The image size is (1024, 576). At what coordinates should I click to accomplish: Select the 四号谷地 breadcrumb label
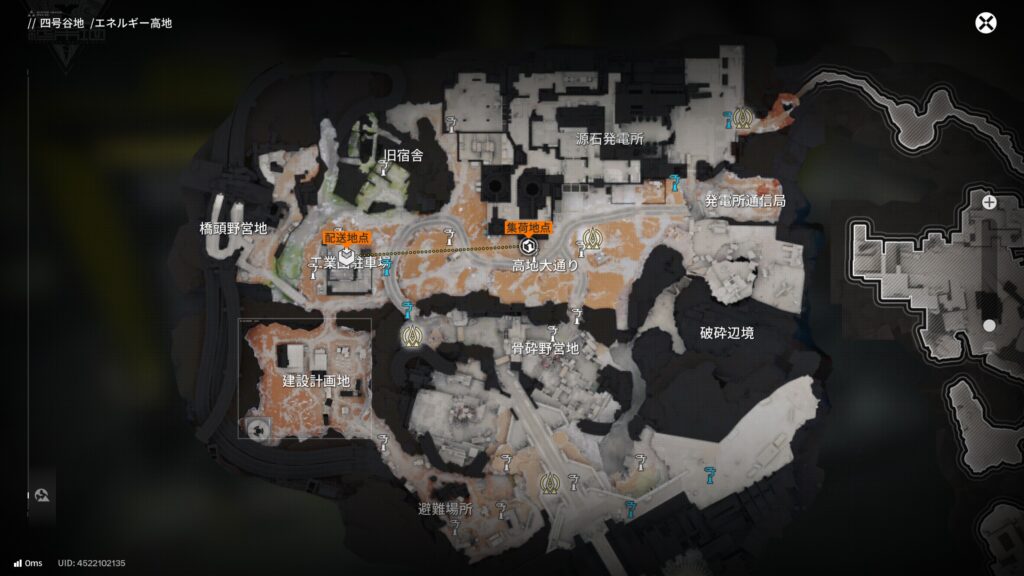pos(62,23)
